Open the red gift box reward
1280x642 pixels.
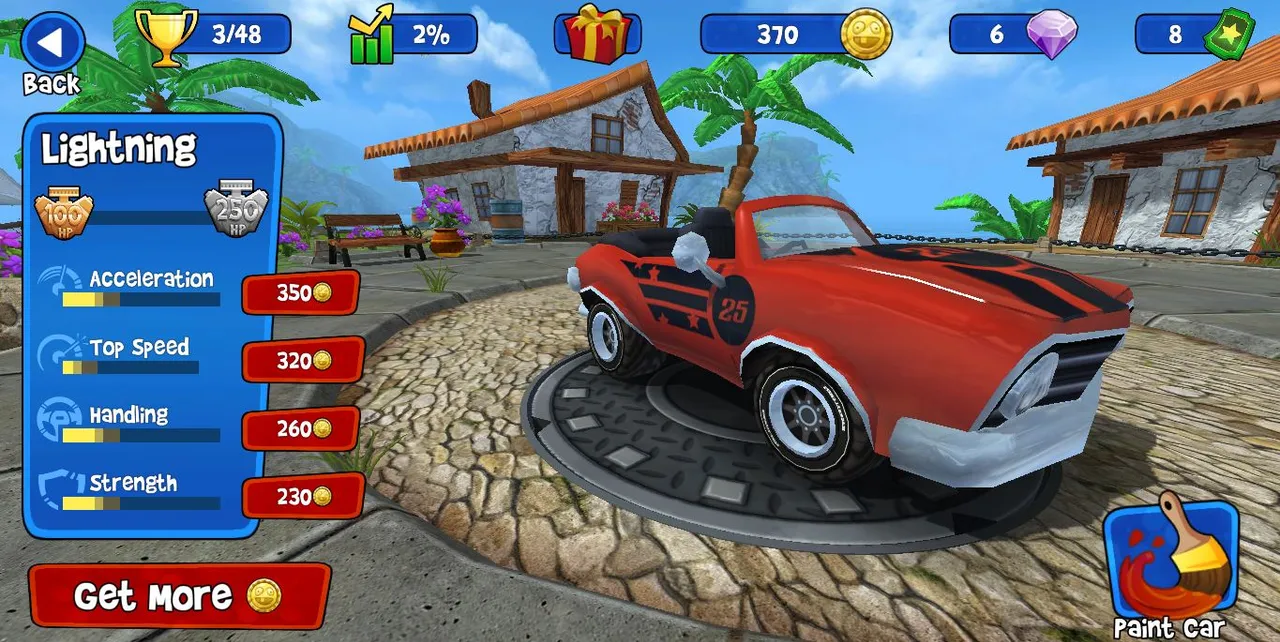click(597, 34)
